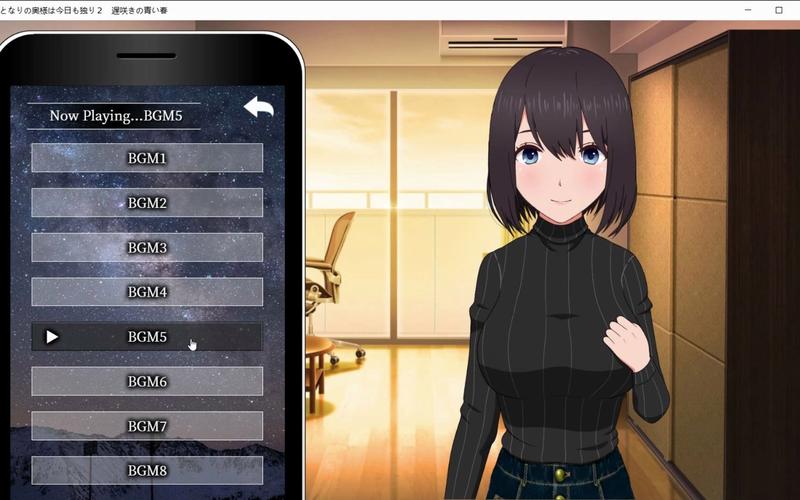
Task: Start the BGM6 track
Action: (147, 381)
